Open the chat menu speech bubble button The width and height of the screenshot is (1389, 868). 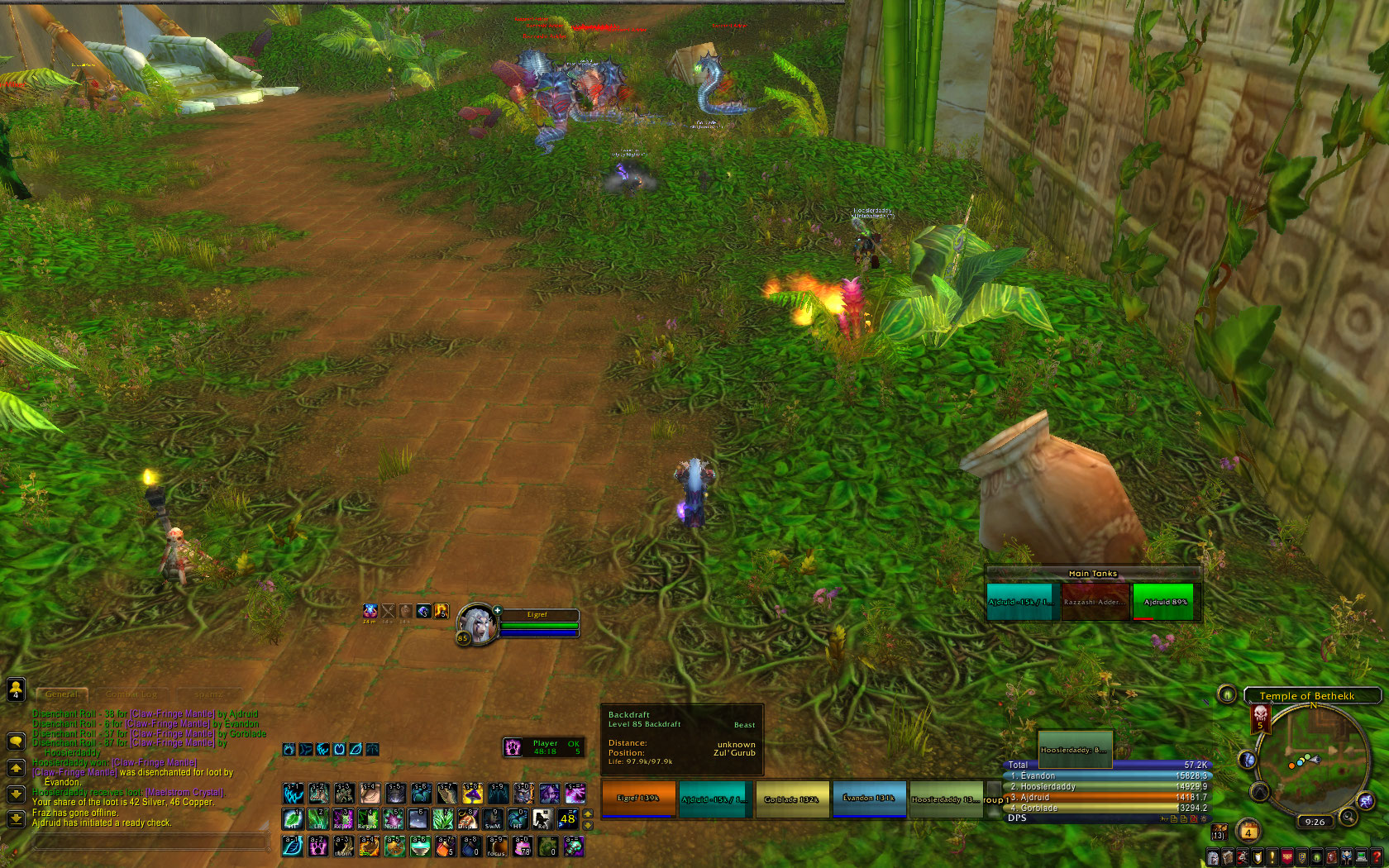pos(16,741)
